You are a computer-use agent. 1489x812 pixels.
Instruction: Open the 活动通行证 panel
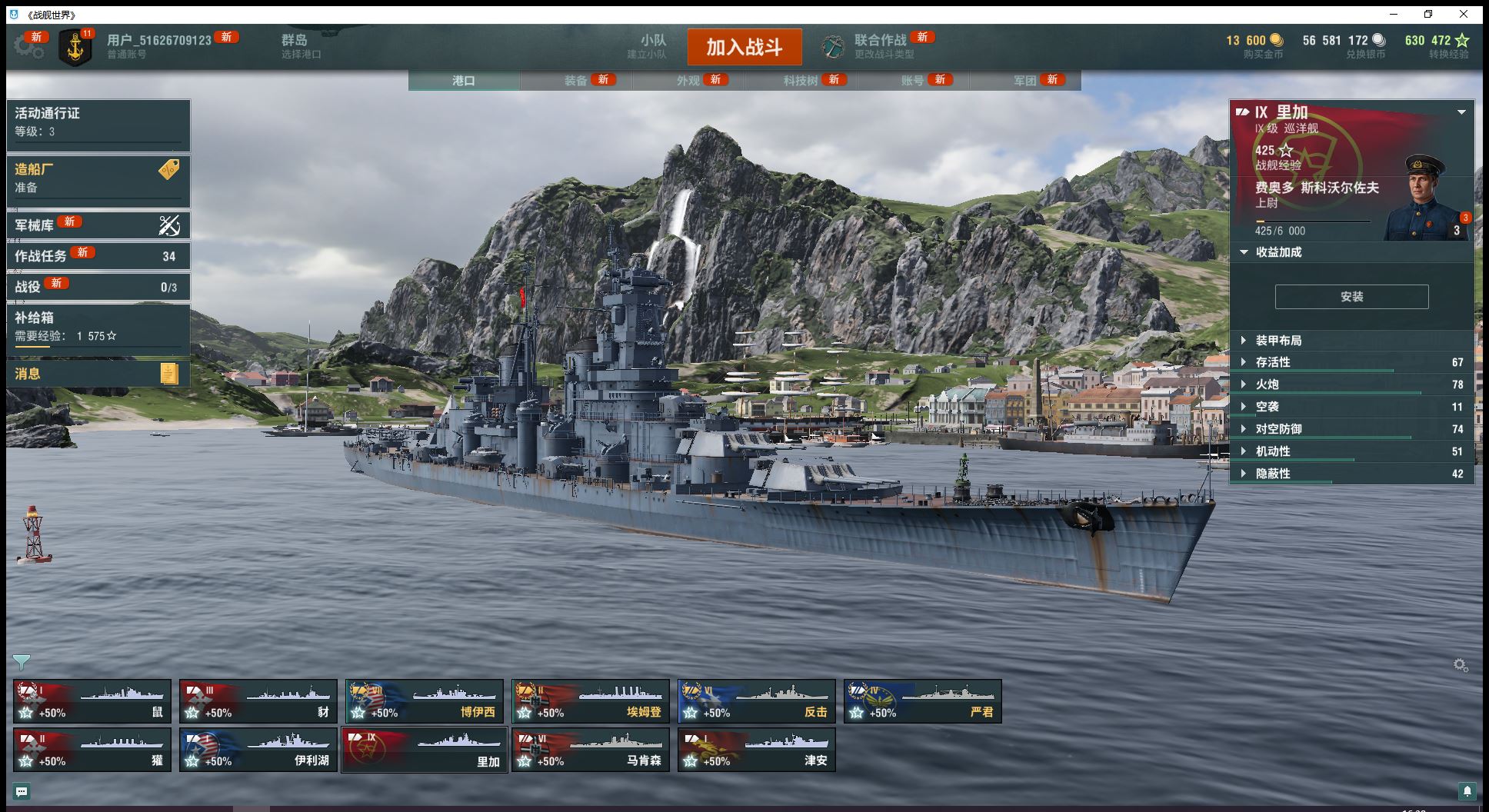(98, 121)
